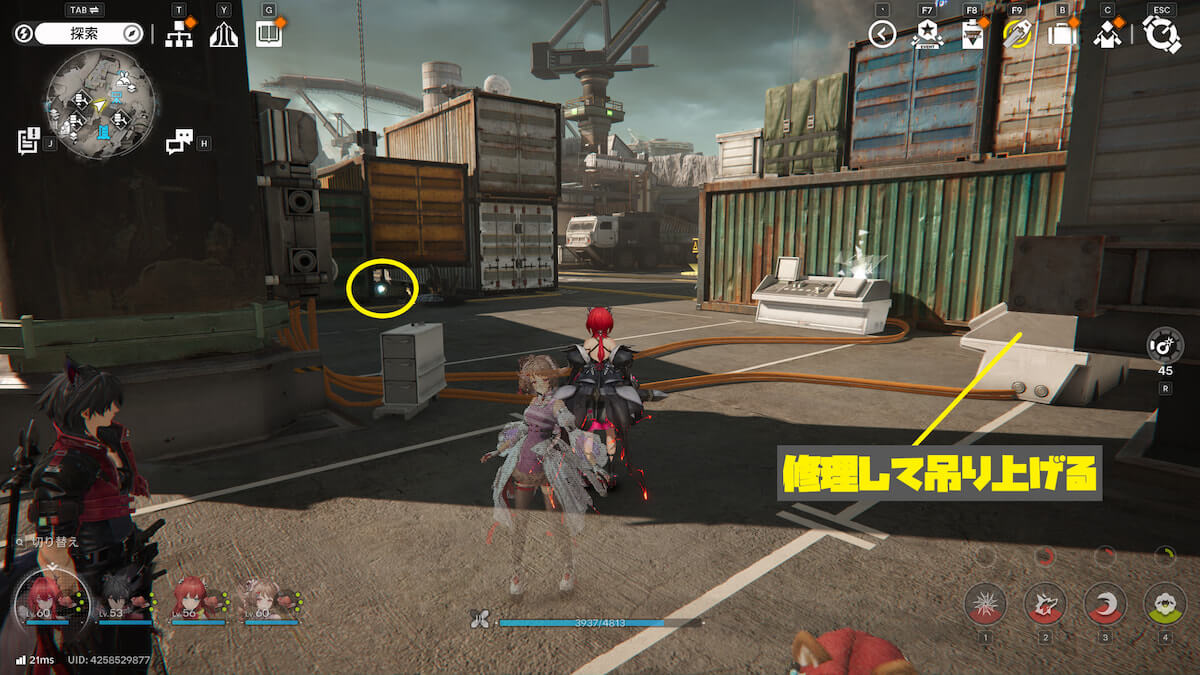Open the operator character menu icon
Viewport: 1200px width, 675px height.
coord(1107,35)
